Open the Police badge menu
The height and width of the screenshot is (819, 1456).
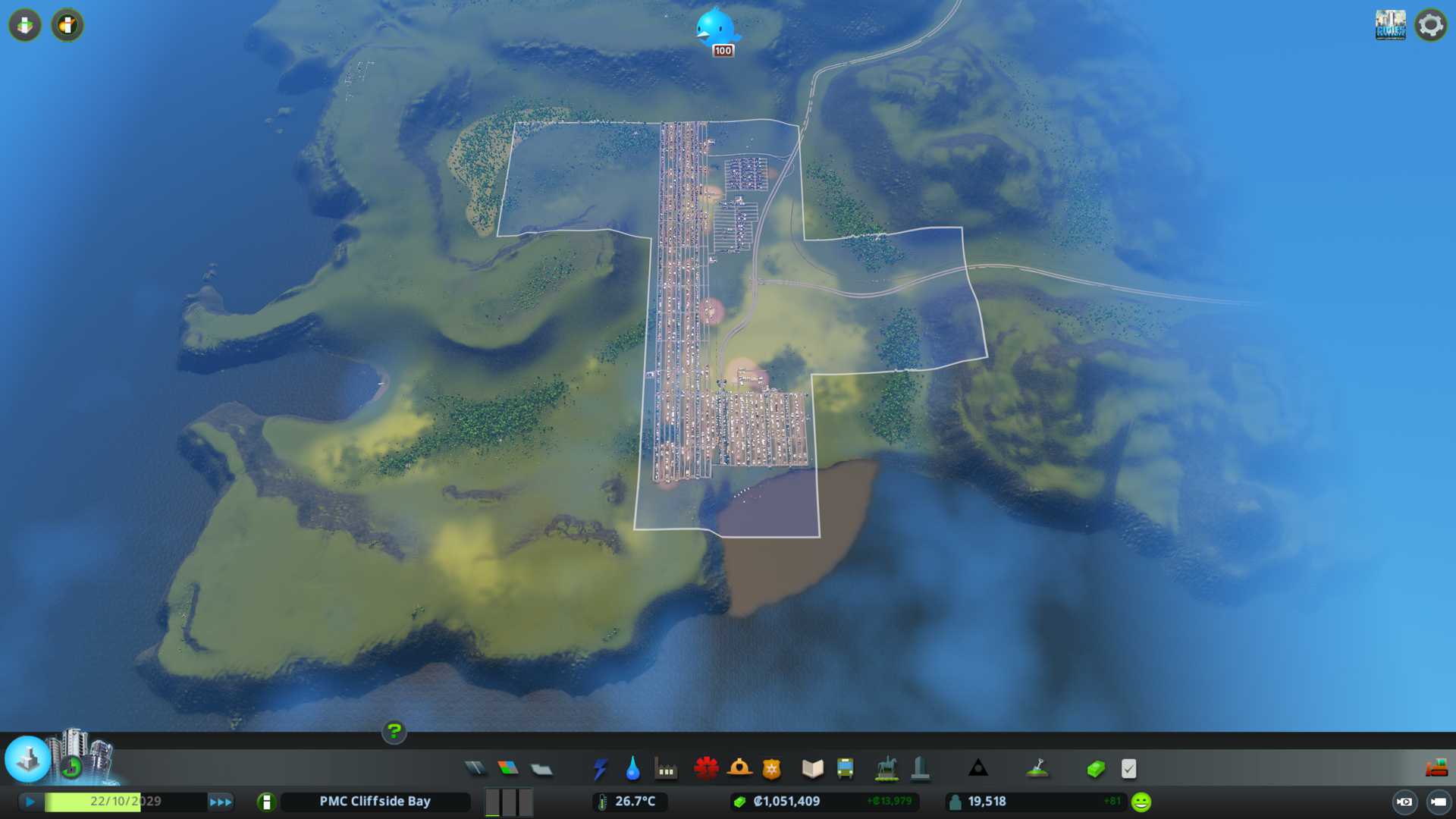[x=772, y=769]
